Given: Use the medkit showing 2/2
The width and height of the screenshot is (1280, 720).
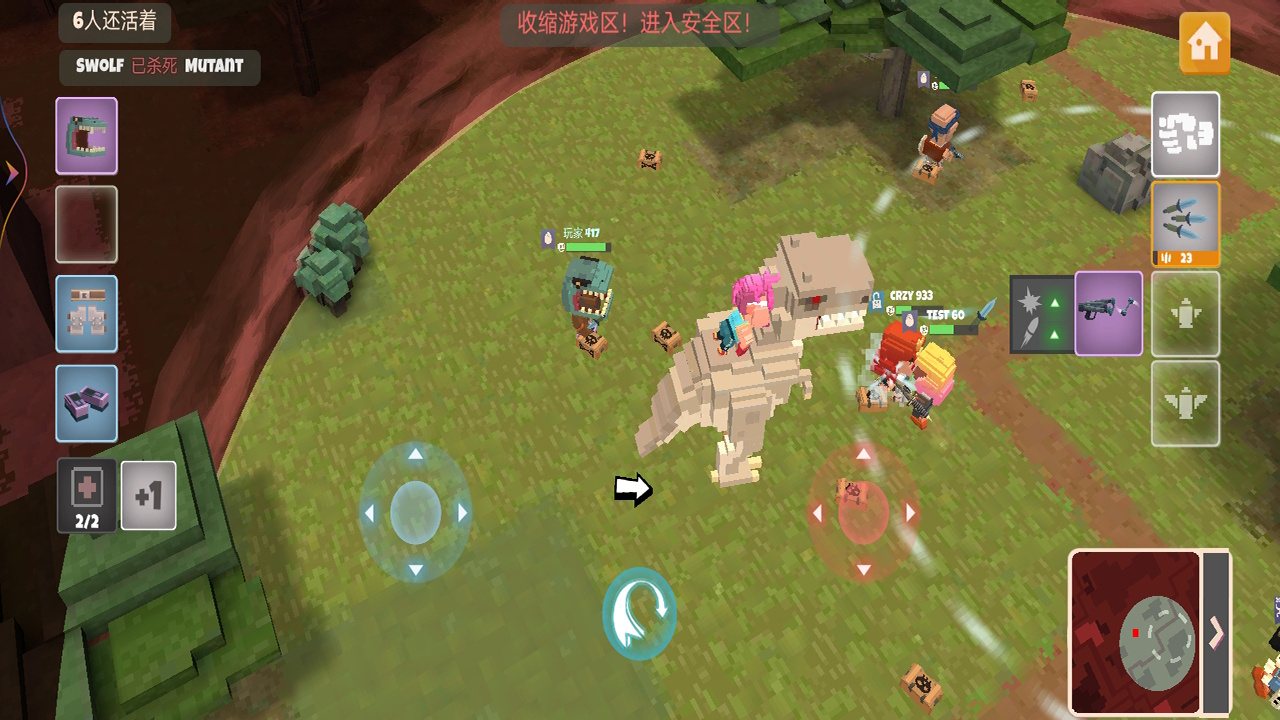Looking at the screenshot, I should coord(87,495).
